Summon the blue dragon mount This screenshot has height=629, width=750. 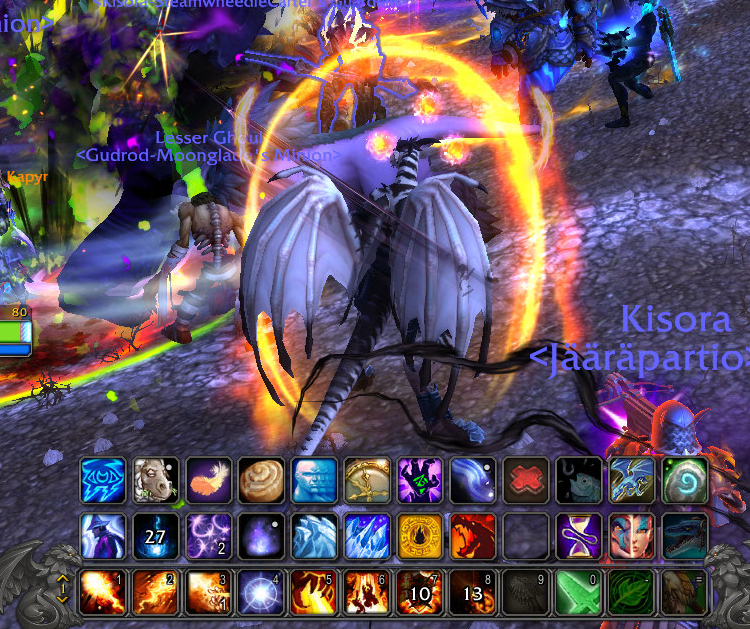685,535
